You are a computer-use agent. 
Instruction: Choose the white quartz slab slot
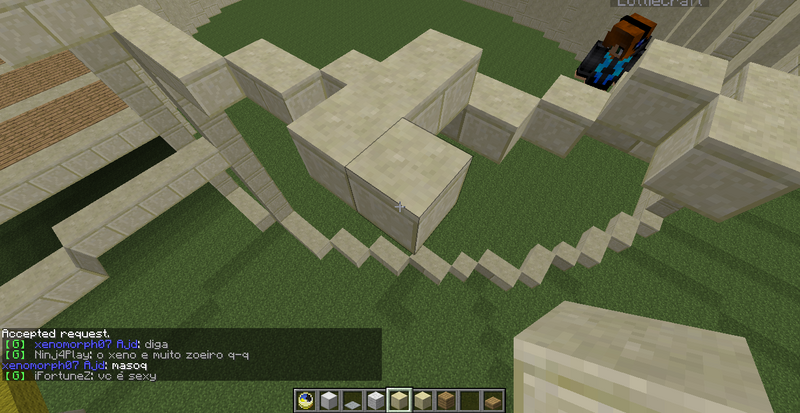(x=353, y=402)
